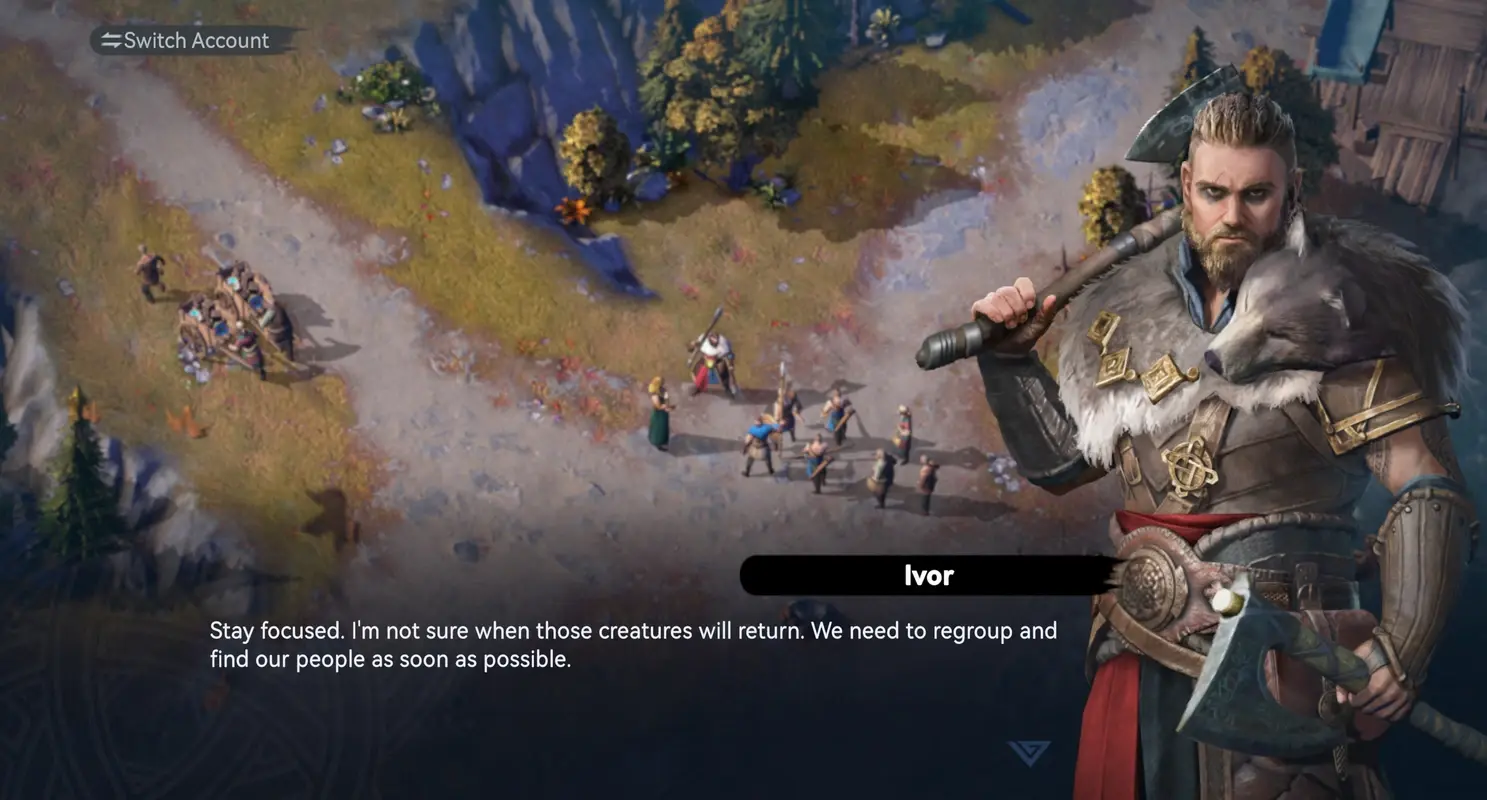The width and height of the screenshot is (1487, 800).
Task: Click the Ivor nameplate banner
Action: click(926, 575)
